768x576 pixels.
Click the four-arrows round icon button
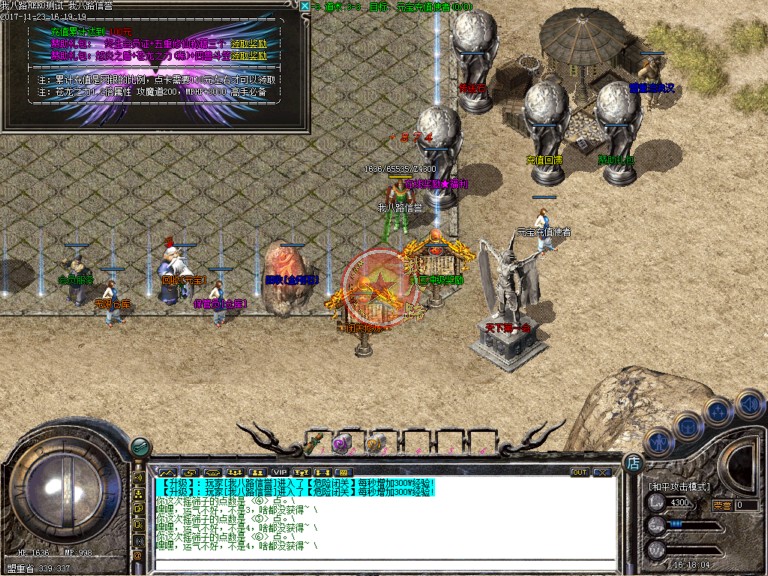tap(717, 411)
